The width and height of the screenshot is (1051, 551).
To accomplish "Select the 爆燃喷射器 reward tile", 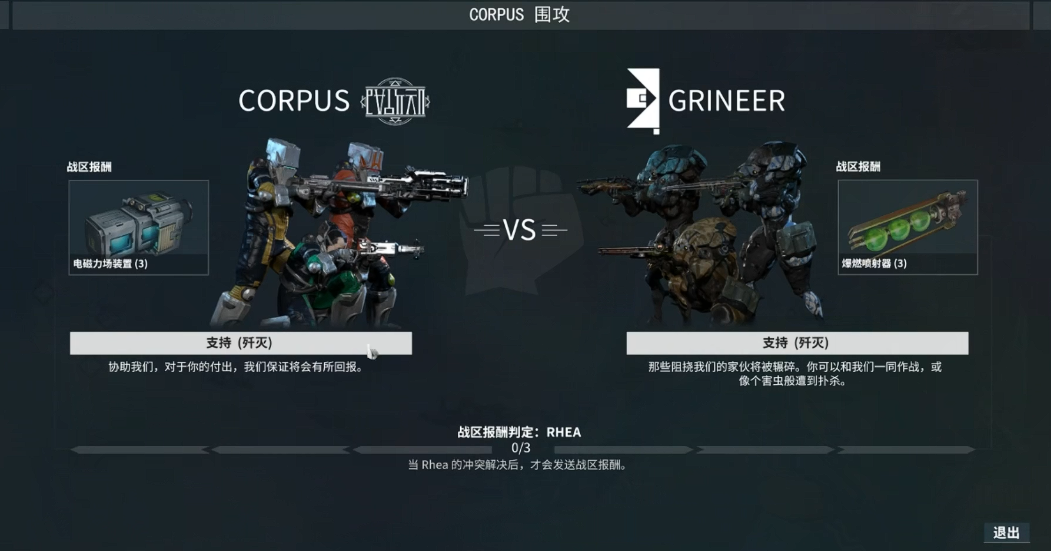I will [907, 227].
